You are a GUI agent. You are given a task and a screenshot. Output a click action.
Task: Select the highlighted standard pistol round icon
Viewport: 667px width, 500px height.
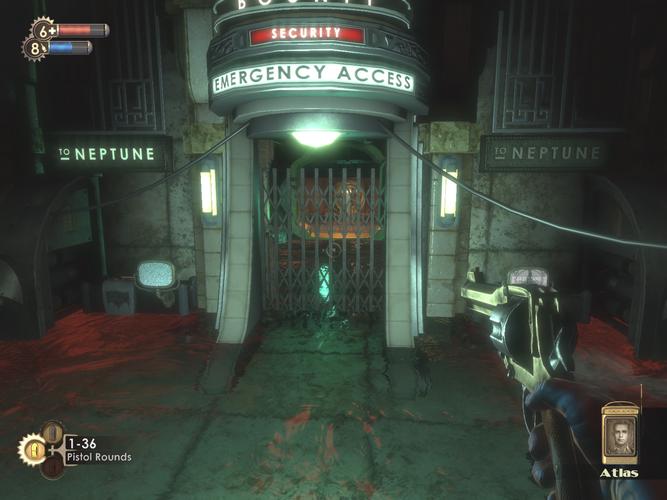click(x=32, y=450)
